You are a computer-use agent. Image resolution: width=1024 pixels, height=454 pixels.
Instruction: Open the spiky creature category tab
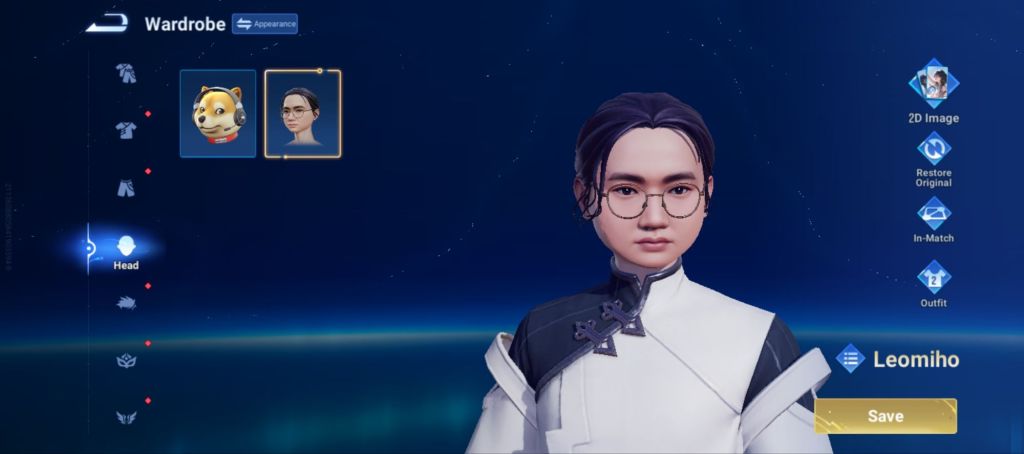[126, 303]
